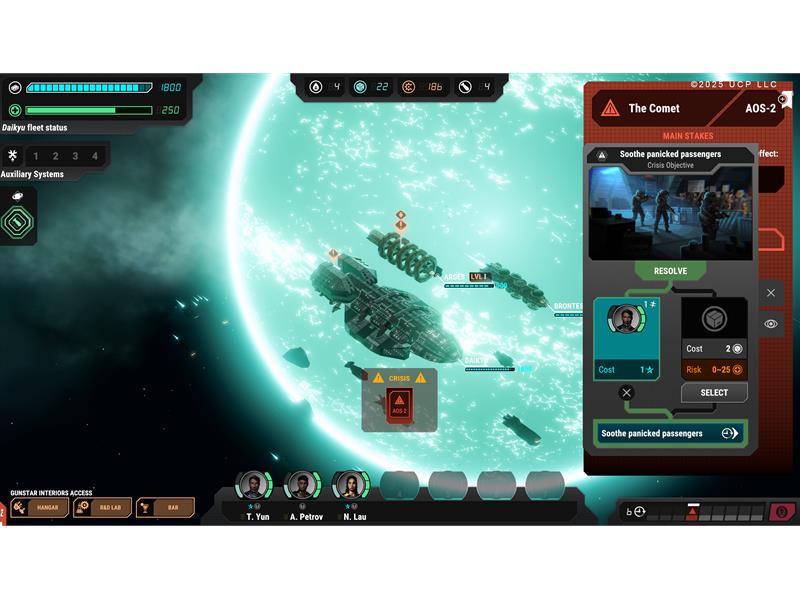Activate auxiliary system slot 1
Viewport: 800px width, 600px height.
point(36,156)
